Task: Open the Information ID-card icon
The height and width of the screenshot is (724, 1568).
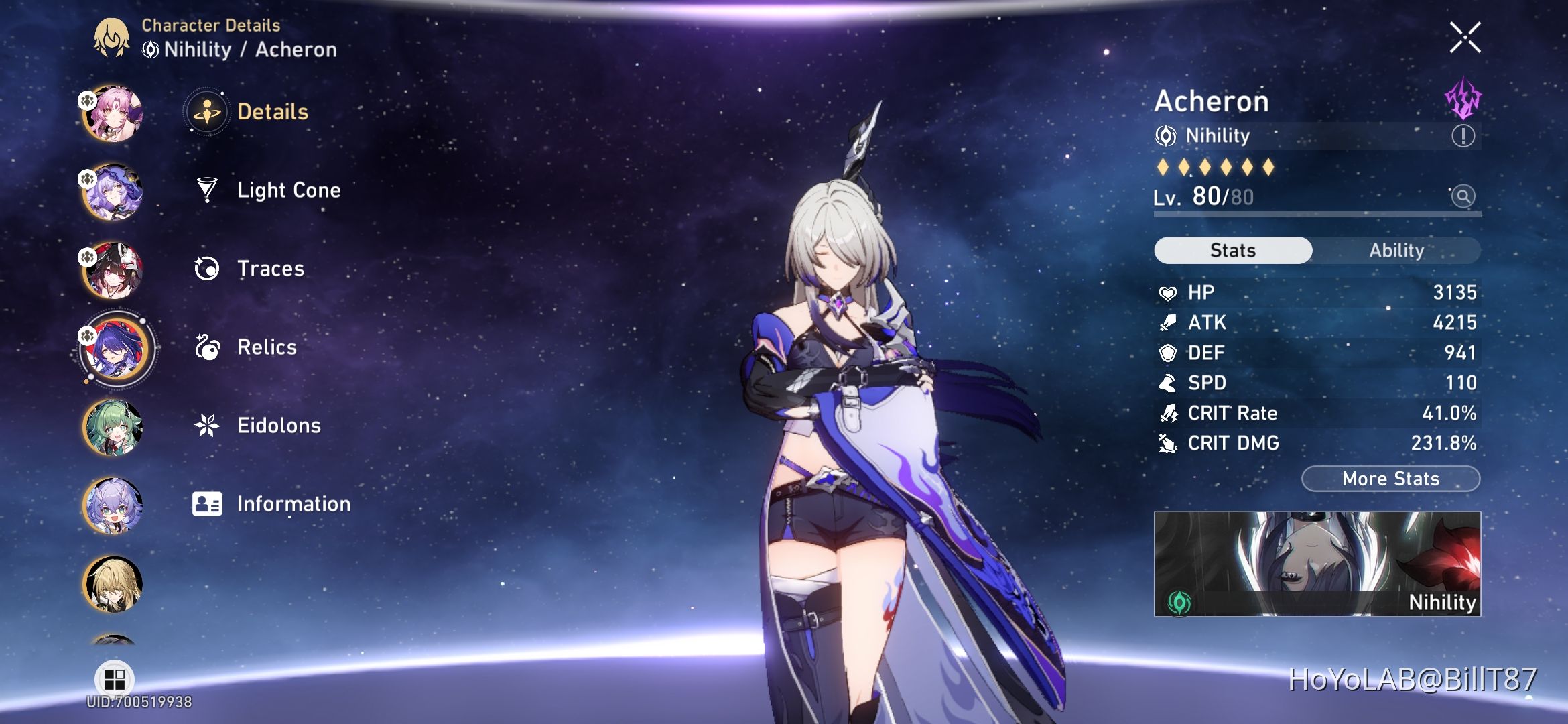Action: click(x=208, y=504)
